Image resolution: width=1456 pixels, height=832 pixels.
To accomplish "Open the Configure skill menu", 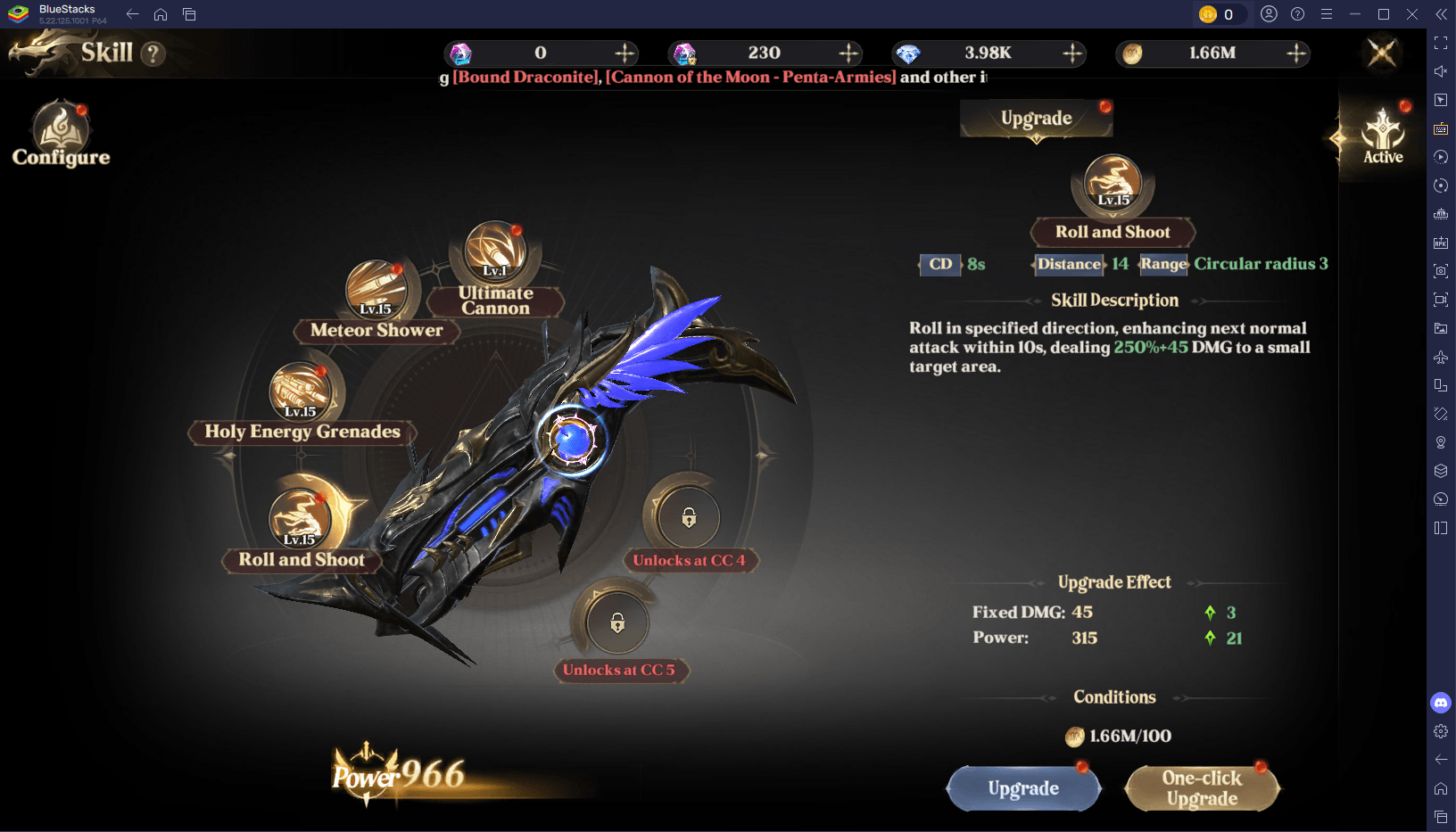I will point(61,136).
